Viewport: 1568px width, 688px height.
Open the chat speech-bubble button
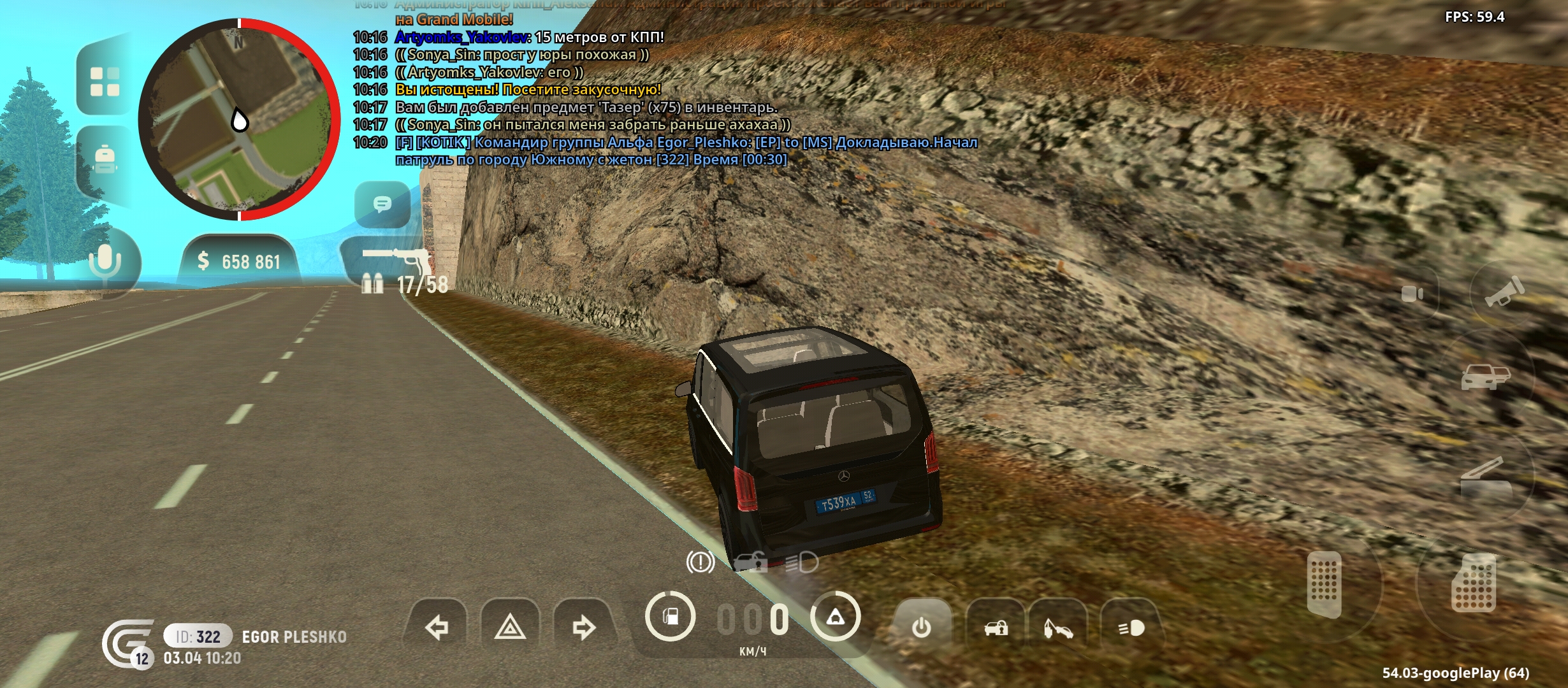pyautogui.click(x=382, y=204)
